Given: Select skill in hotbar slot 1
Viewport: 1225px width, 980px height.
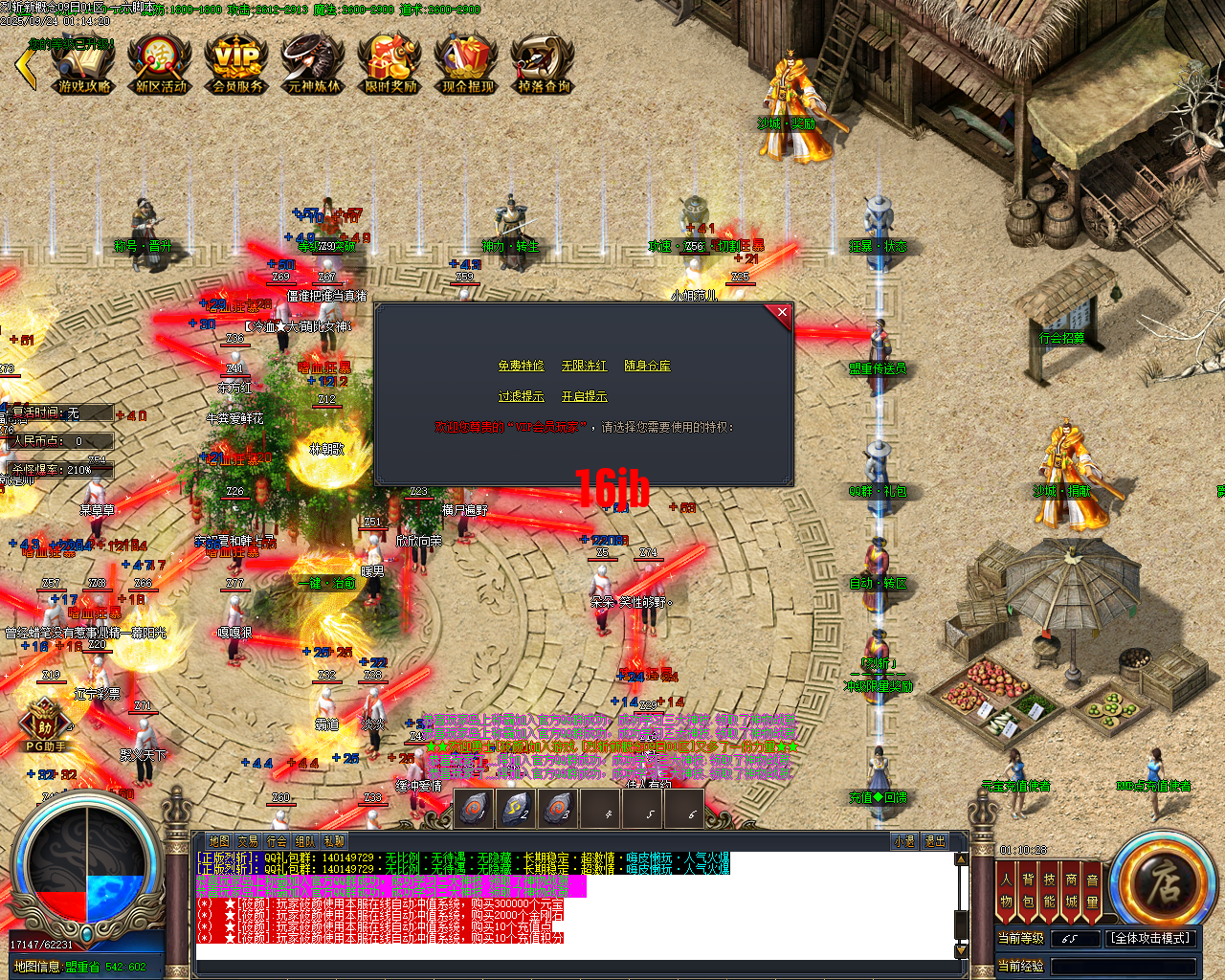Looking at the screenshot, I should (x=472, y=809).
